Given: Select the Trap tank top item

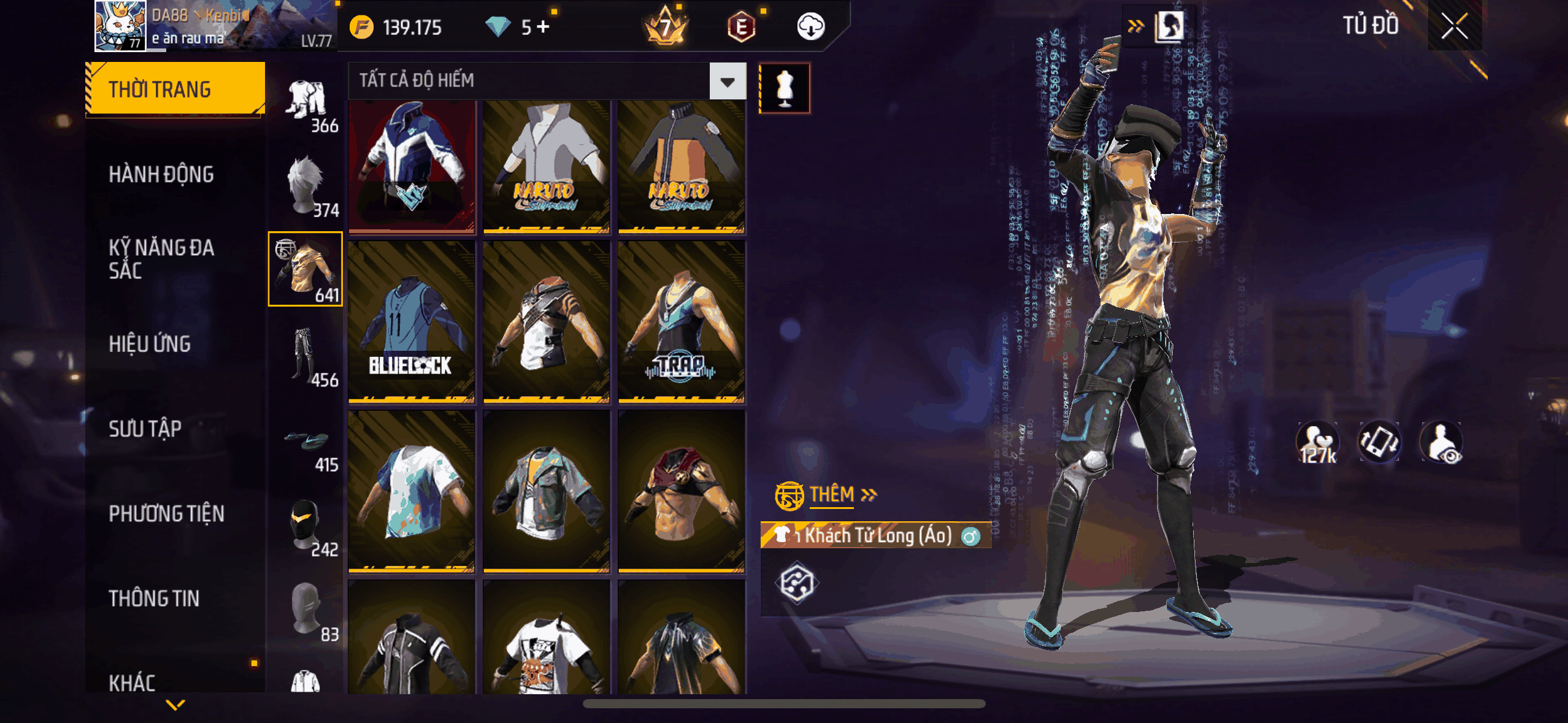Looking at the screenshot, I should [681, 321].
